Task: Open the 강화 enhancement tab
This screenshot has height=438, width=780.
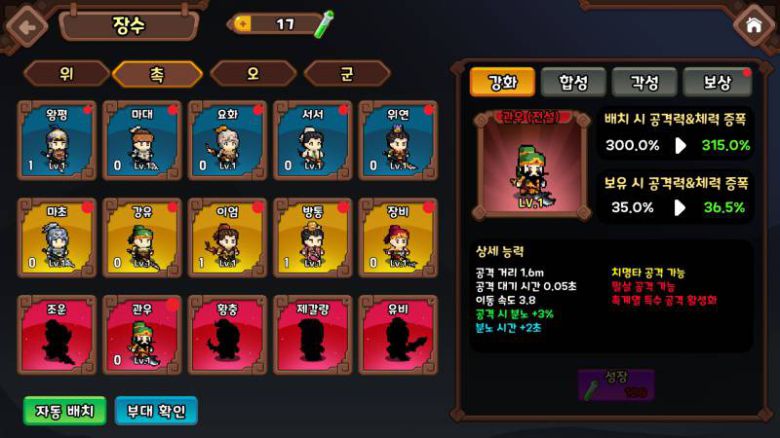Action: [x=502, y=82]
